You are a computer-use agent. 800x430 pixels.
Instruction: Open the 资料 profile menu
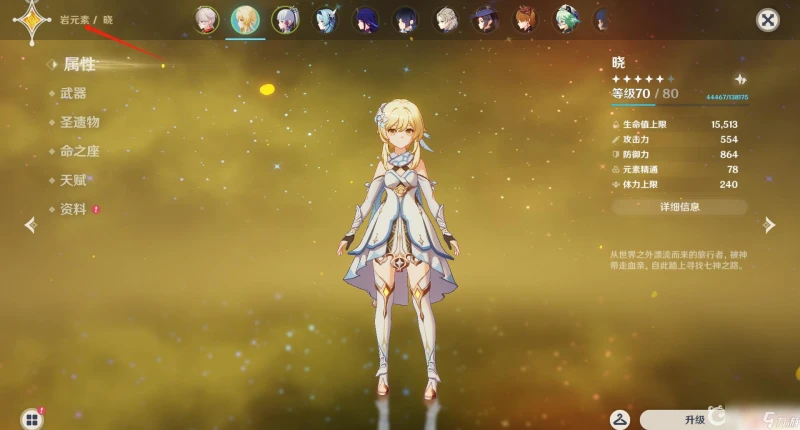coord(73,209)
